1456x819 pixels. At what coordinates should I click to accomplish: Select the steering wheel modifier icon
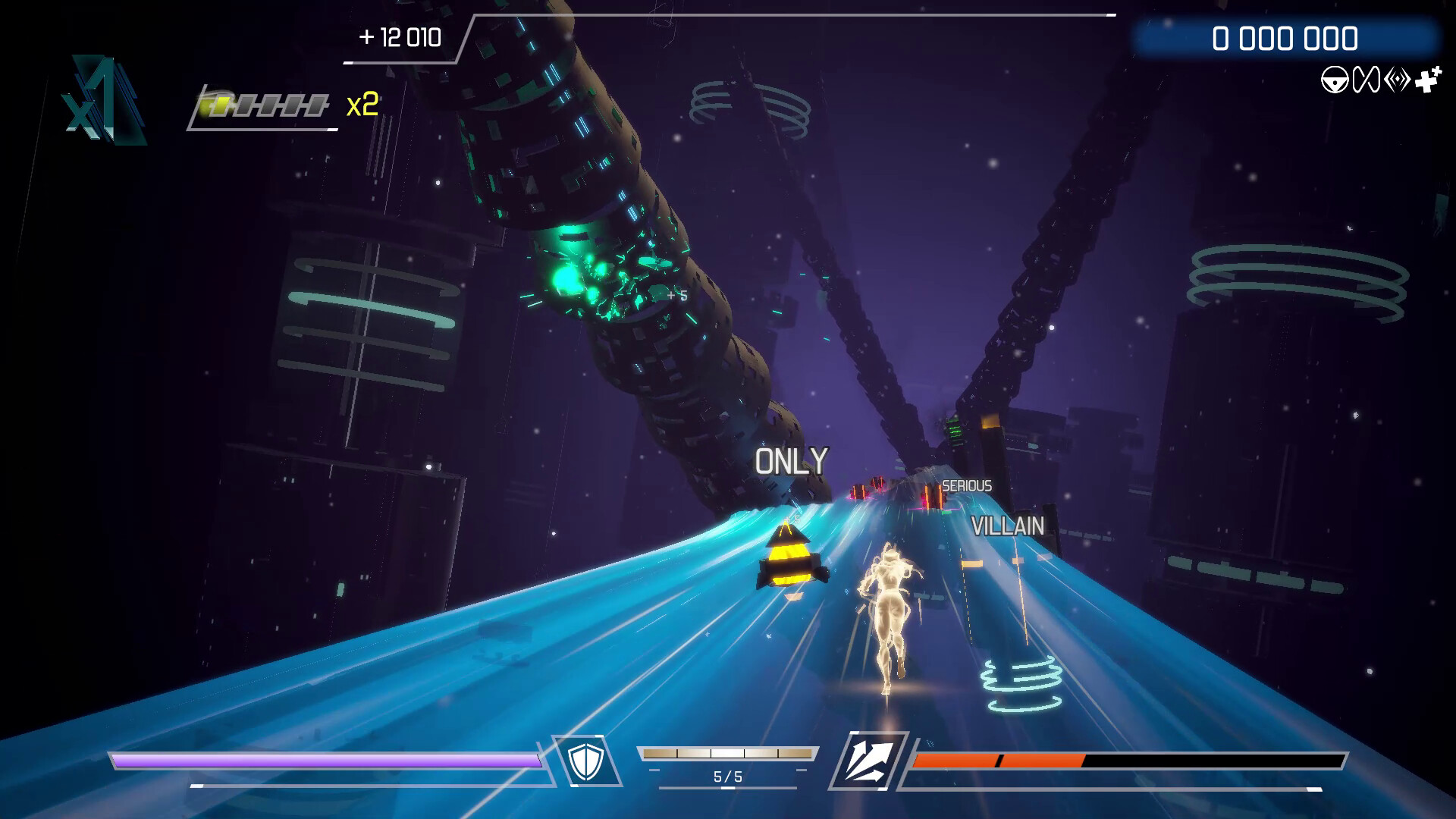pos(1335,78)
